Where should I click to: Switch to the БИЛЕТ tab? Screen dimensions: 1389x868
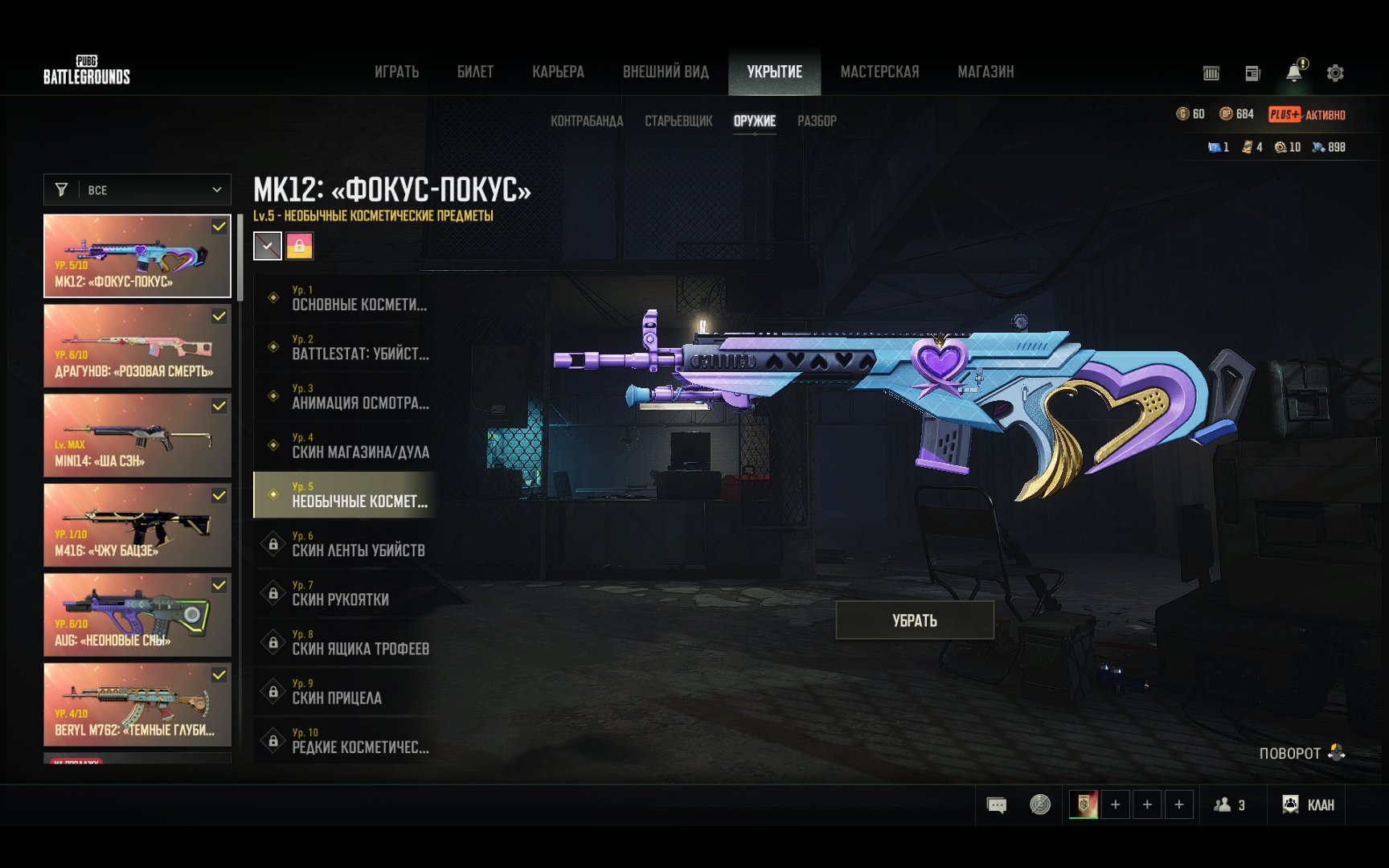[x=475, y=72]
